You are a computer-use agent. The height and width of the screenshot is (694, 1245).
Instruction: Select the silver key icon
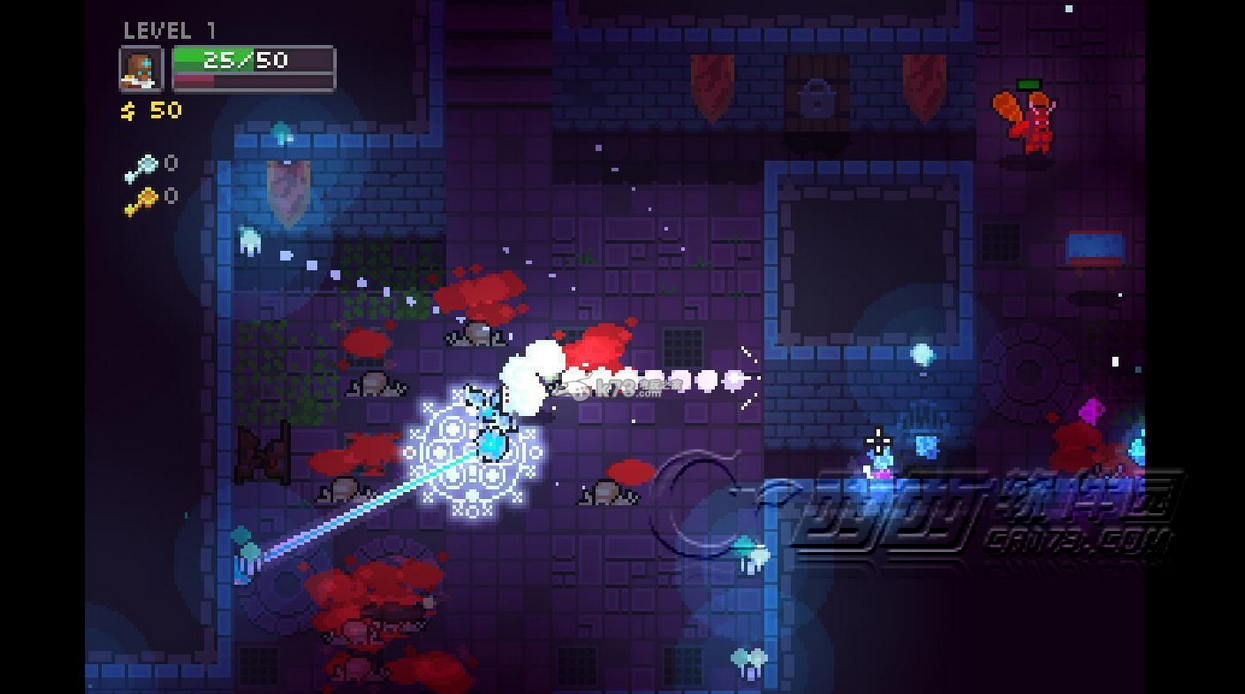(142, 168)
